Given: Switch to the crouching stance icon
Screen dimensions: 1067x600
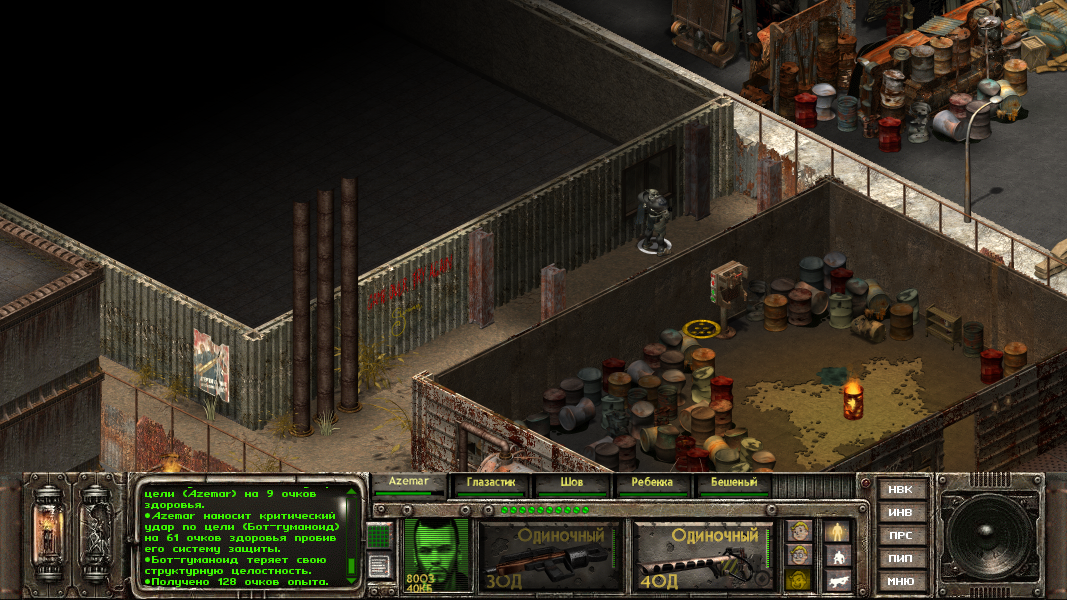Looking at the screenshot, I should (838, 555).
